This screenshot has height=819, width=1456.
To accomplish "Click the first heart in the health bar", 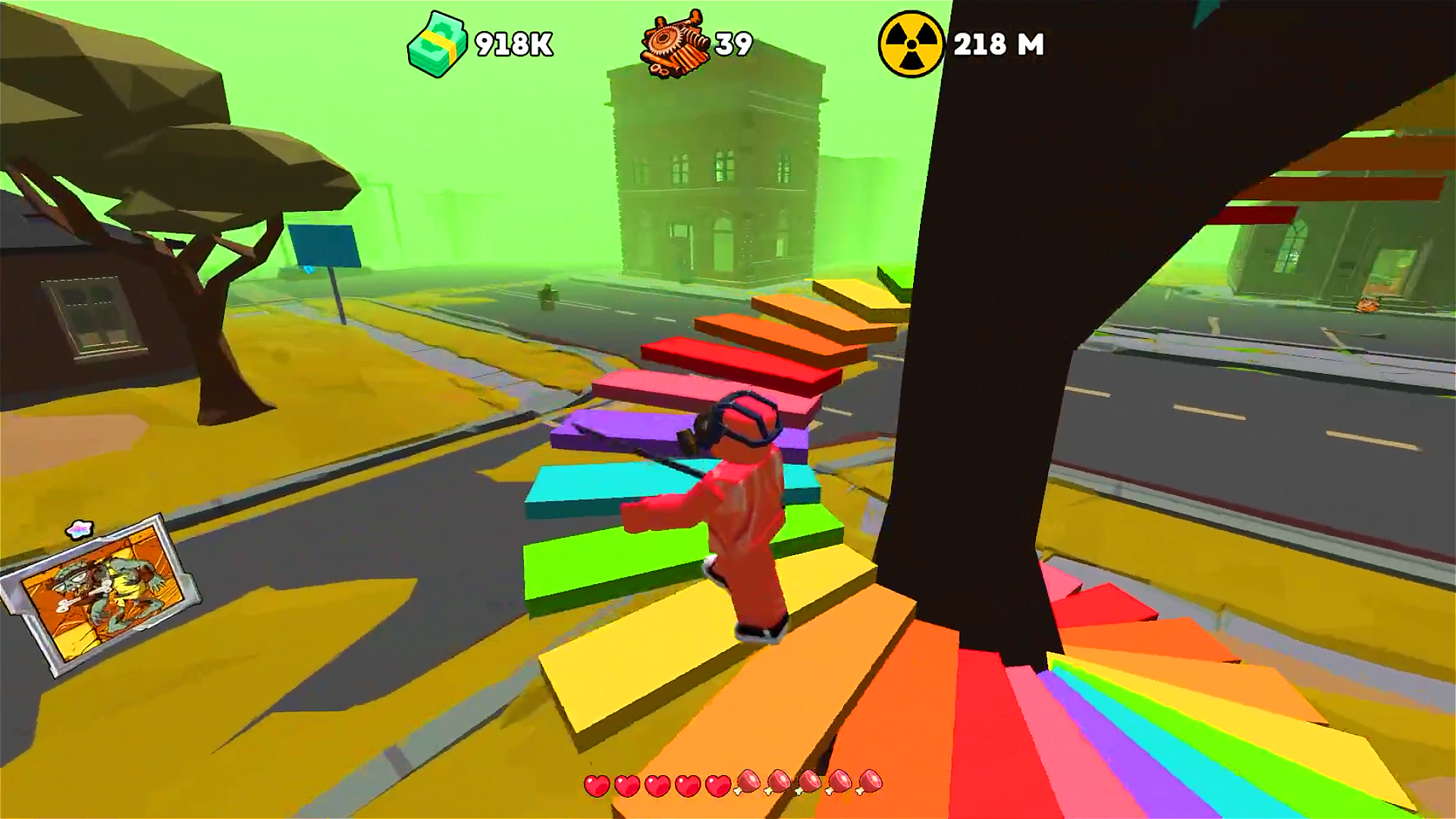I will [598, 786].
